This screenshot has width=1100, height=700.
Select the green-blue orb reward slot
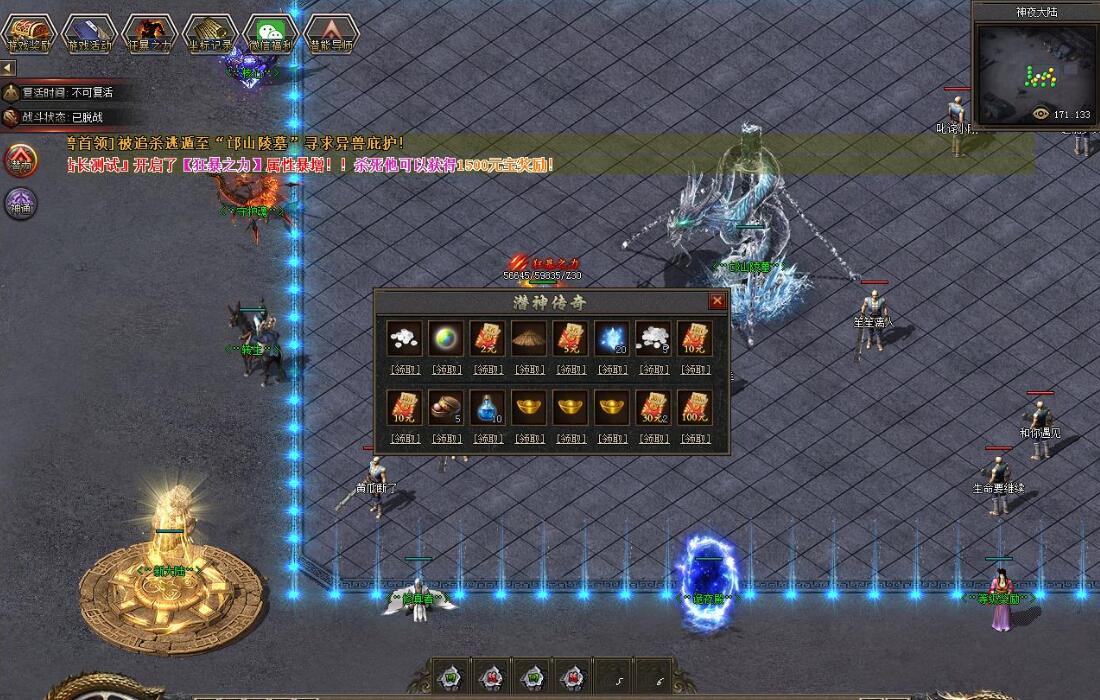pyautogui.click(x=446, y=338)
